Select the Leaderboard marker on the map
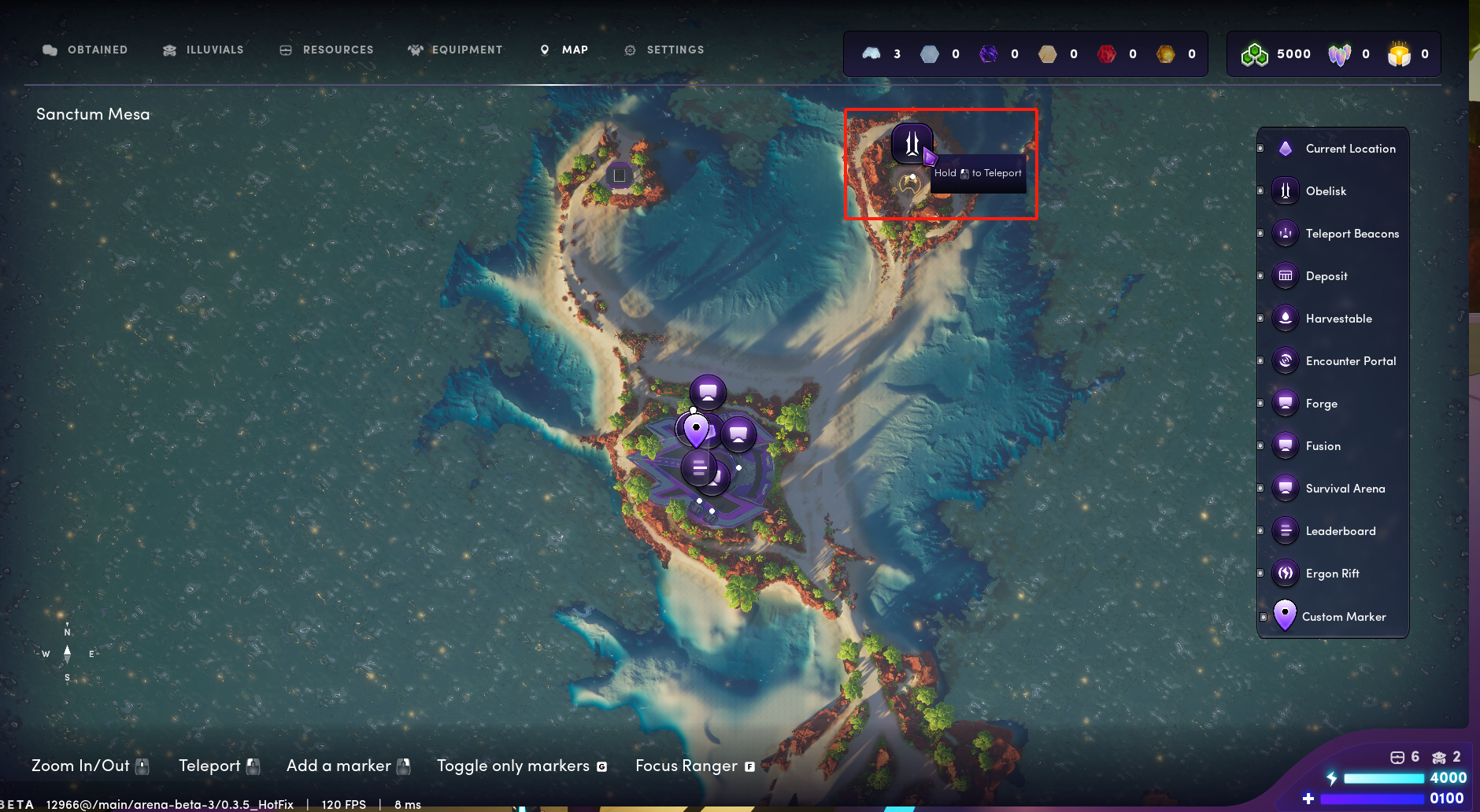The width and height of the screenshot is (1480, 812). point(699,468)
